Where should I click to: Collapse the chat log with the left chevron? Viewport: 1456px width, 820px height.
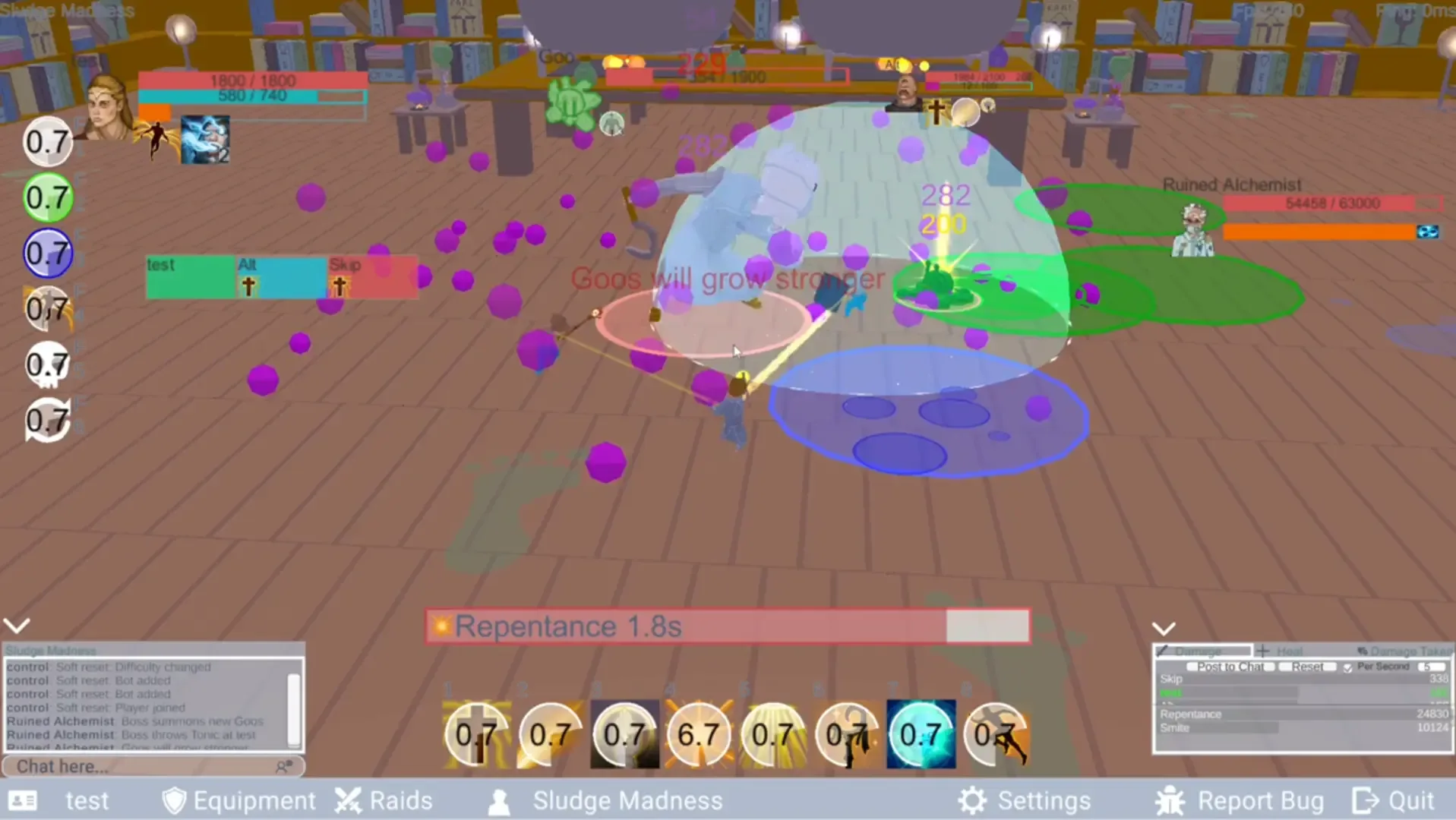click(x=17, y=625)
